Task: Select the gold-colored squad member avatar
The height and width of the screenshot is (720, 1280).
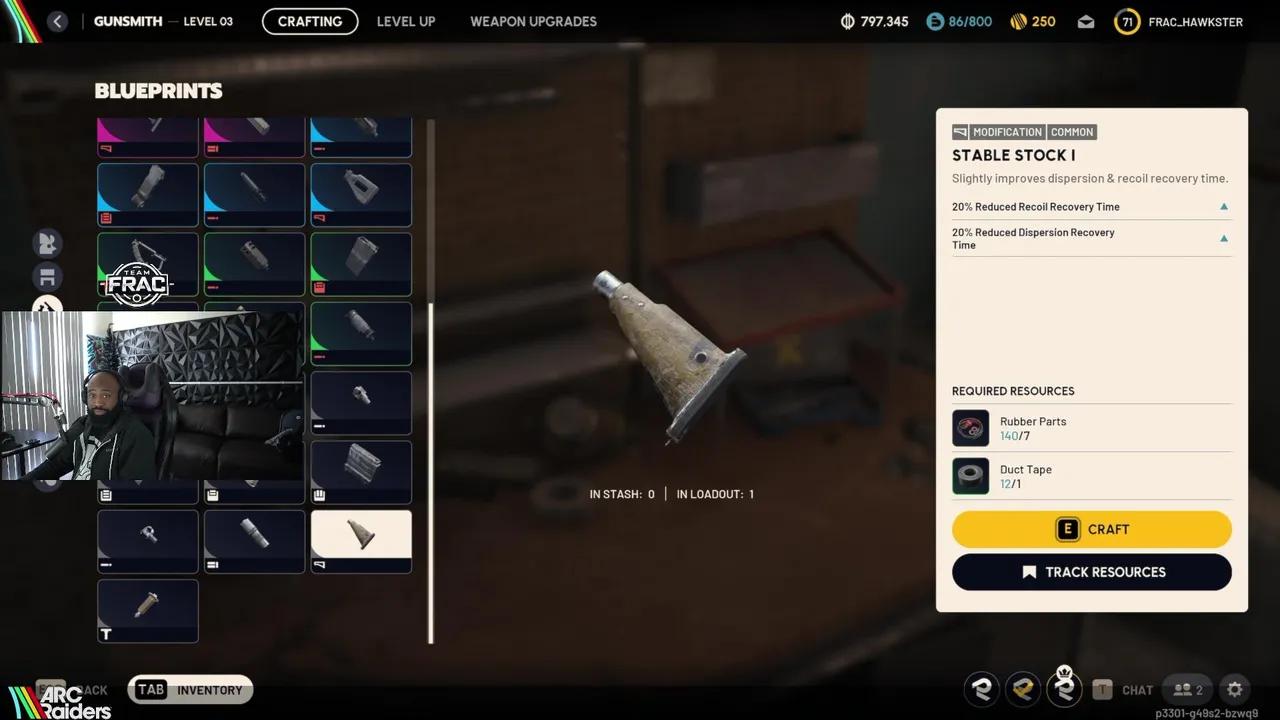Action: (x=1022, y=689)
